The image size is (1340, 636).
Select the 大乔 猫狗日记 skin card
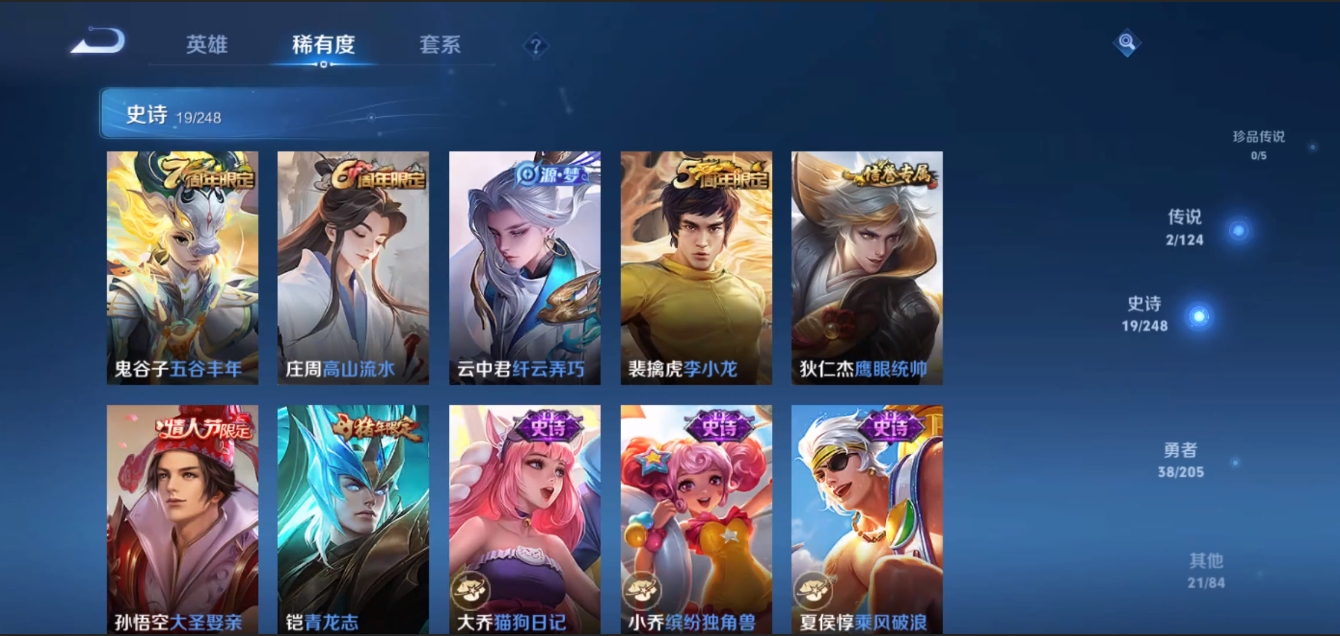tap(525, 519)
